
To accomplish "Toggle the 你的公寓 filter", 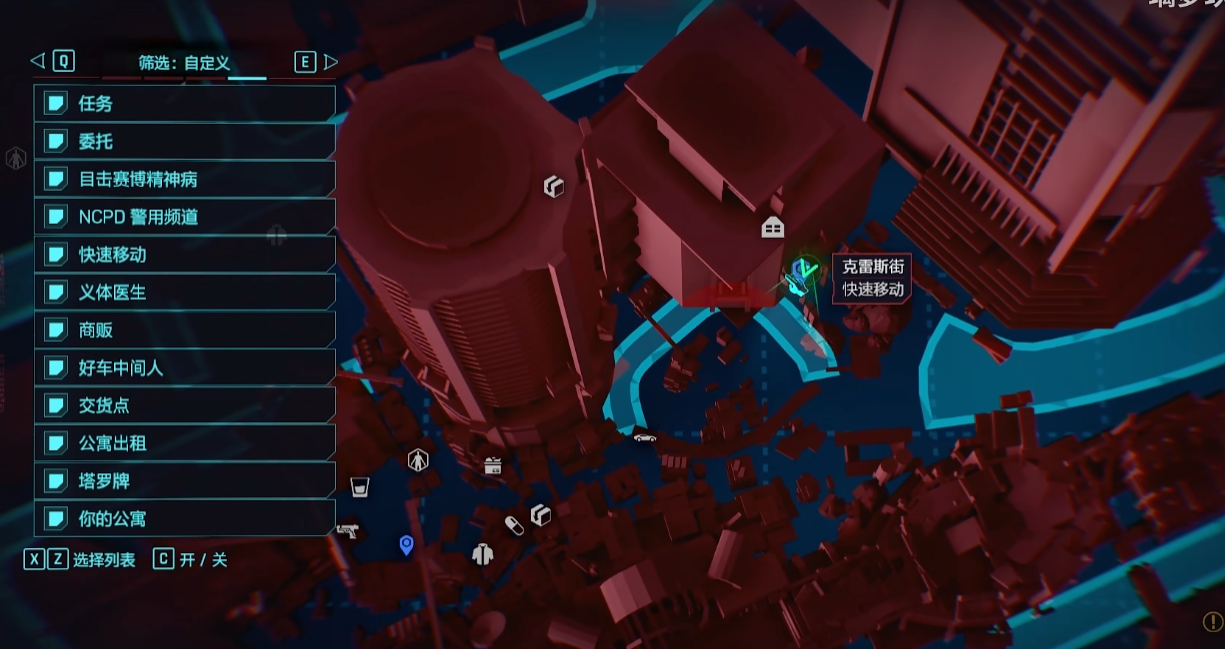I will tap(185, 519).
